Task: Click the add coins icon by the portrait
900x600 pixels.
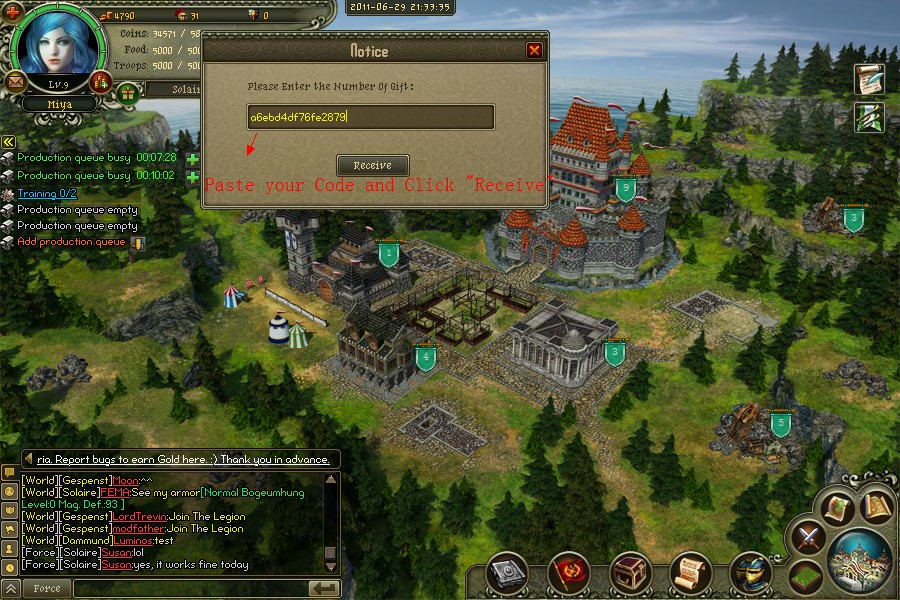Action: (x=99, y=81)
